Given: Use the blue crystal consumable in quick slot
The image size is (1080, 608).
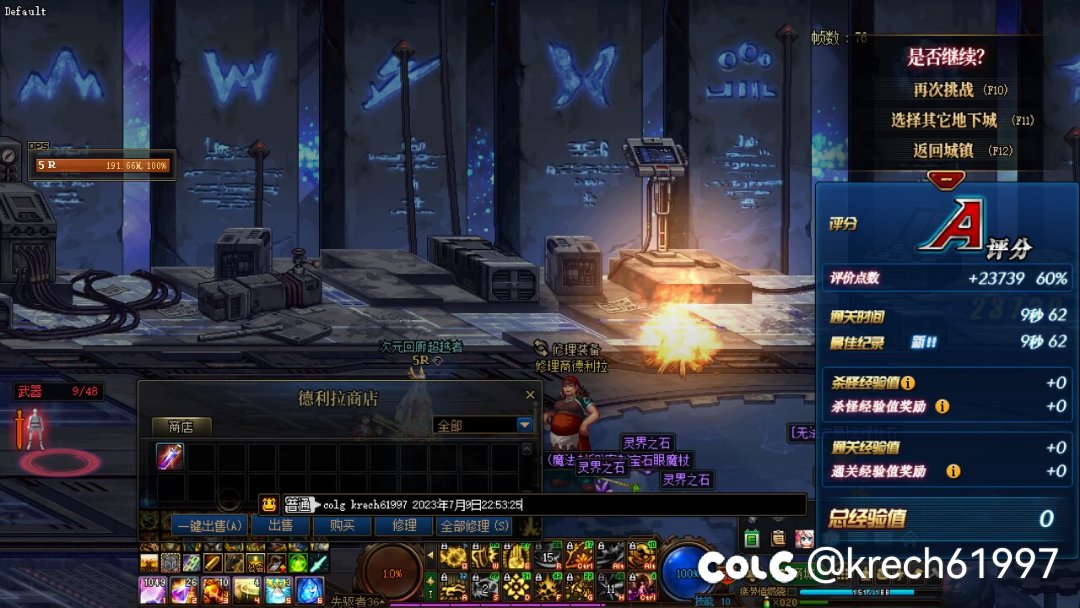Looking at the screenshot, I should click(309, 590).
